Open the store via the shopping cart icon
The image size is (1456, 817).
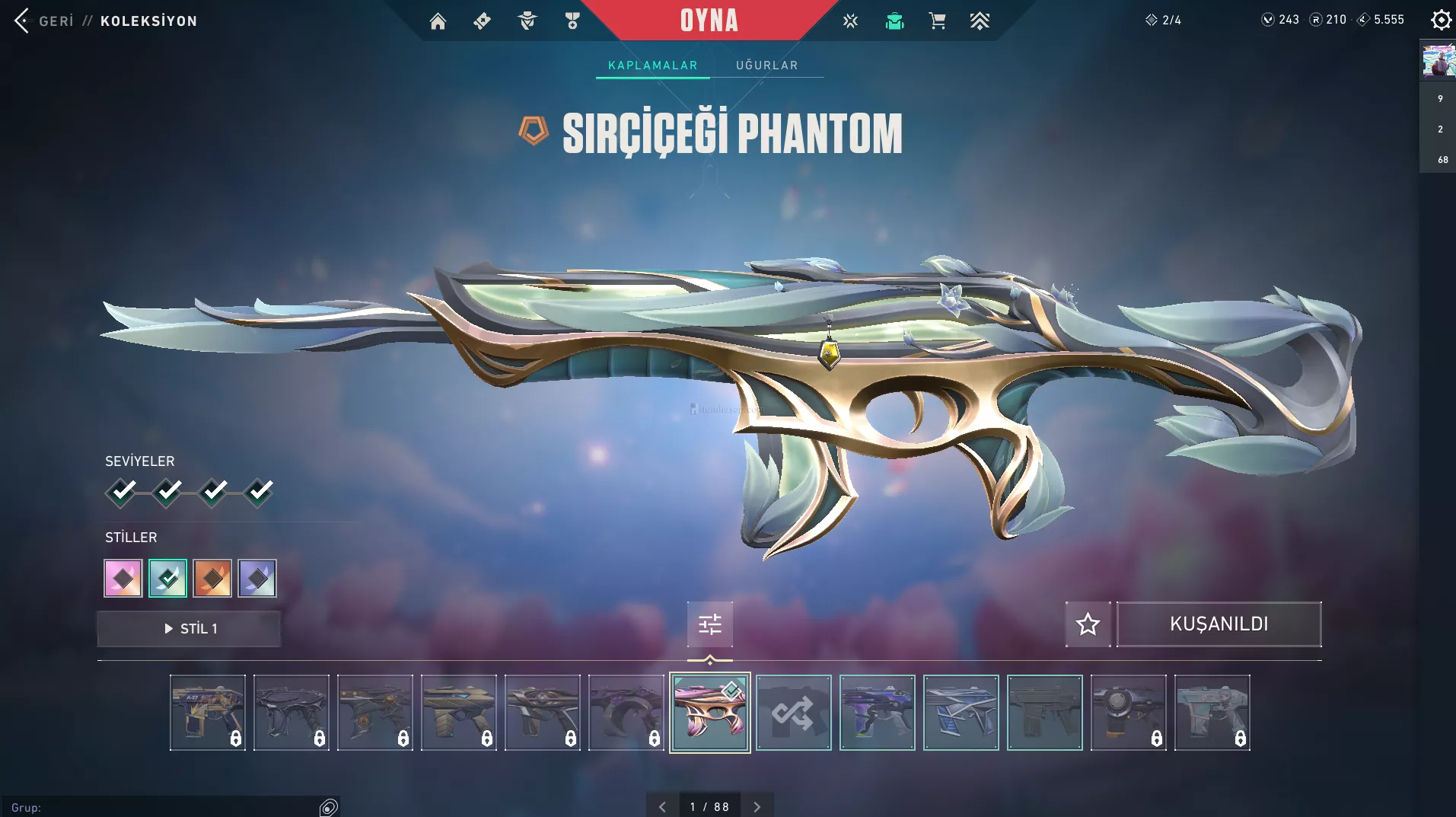pos(937,21)
